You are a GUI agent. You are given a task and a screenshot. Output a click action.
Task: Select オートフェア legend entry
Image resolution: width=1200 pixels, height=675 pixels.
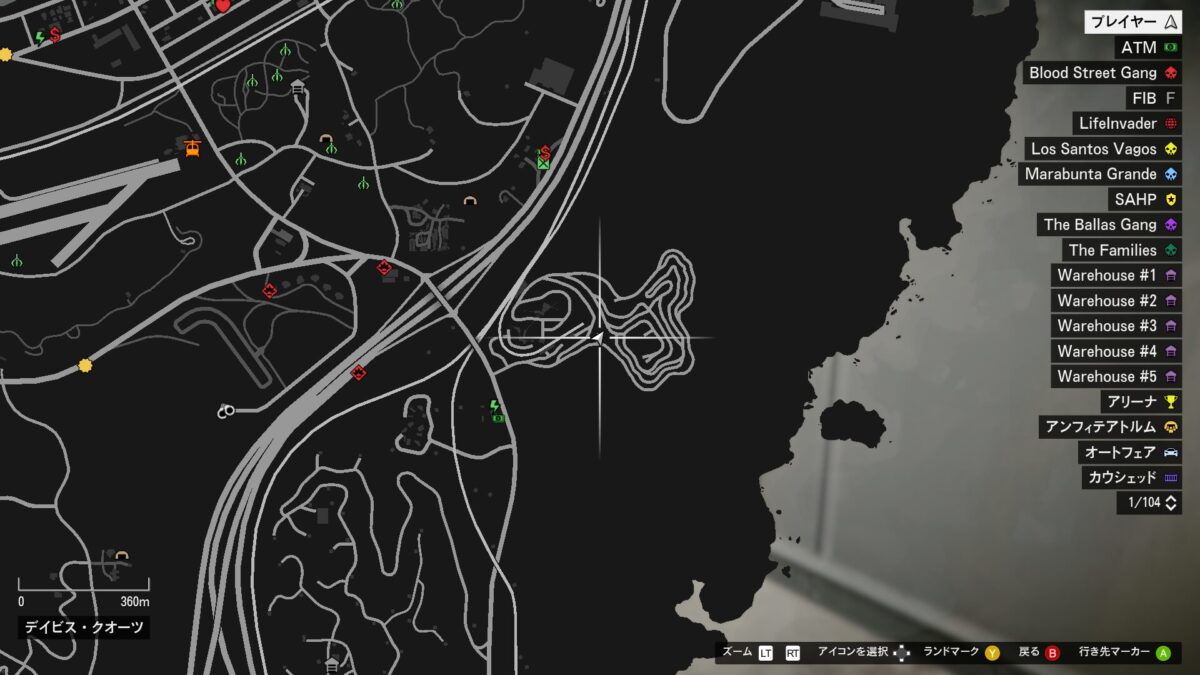pos(1131,452)
